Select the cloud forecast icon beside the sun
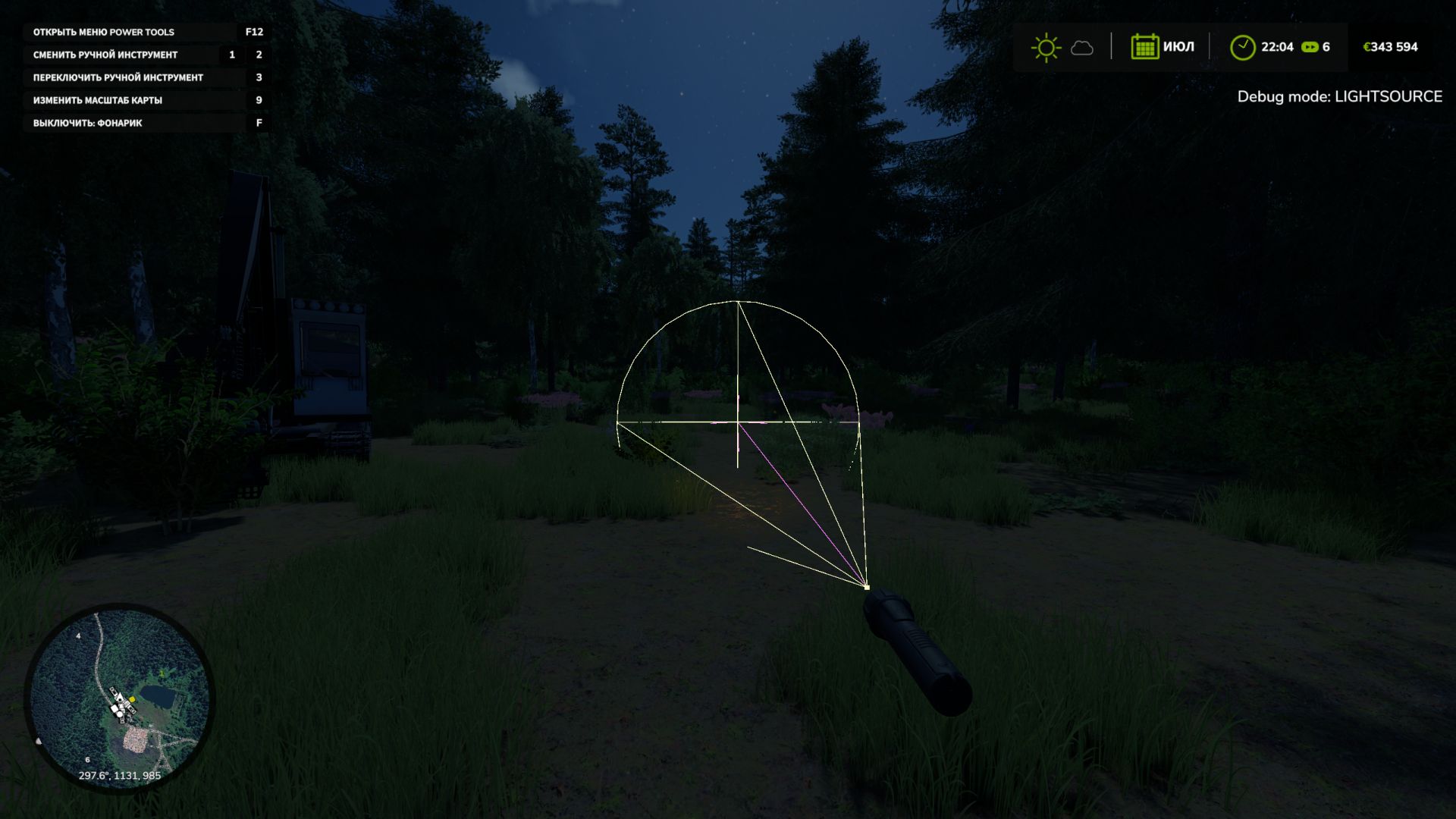Viewport: 1456px width, 819px height. 1082,48
